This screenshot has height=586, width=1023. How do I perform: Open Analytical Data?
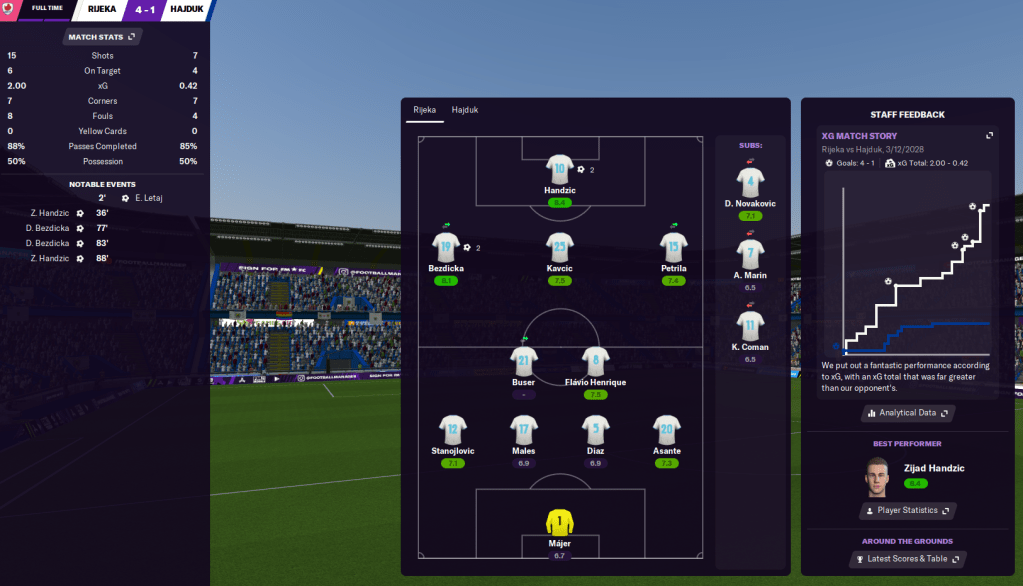tap(908, 412)
